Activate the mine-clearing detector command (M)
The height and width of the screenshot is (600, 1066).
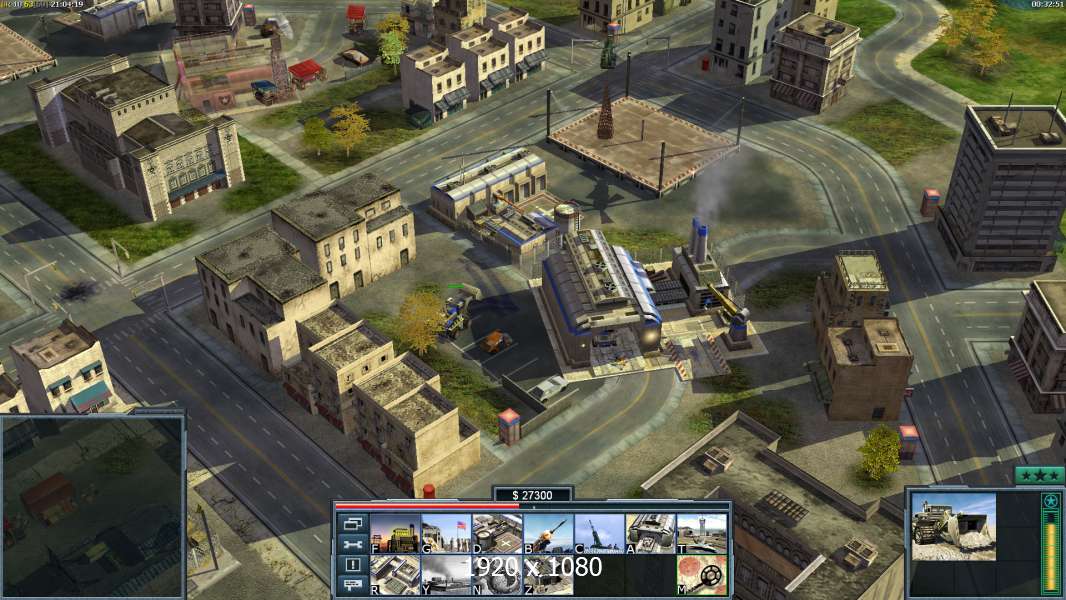click(701, 575)
